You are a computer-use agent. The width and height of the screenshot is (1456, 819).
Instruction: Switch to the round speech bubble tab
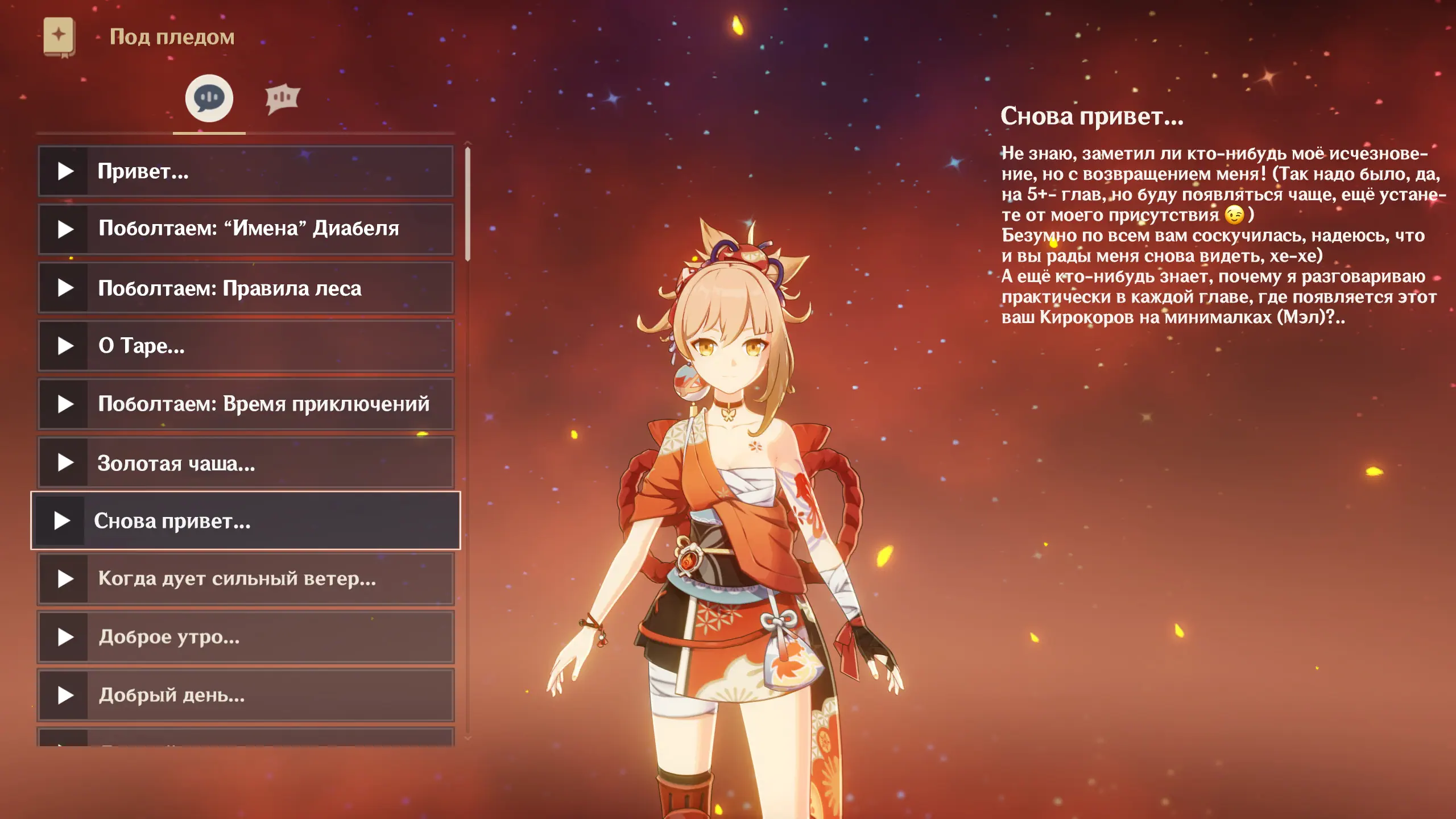pyautogui.click(x=209, y=98)
